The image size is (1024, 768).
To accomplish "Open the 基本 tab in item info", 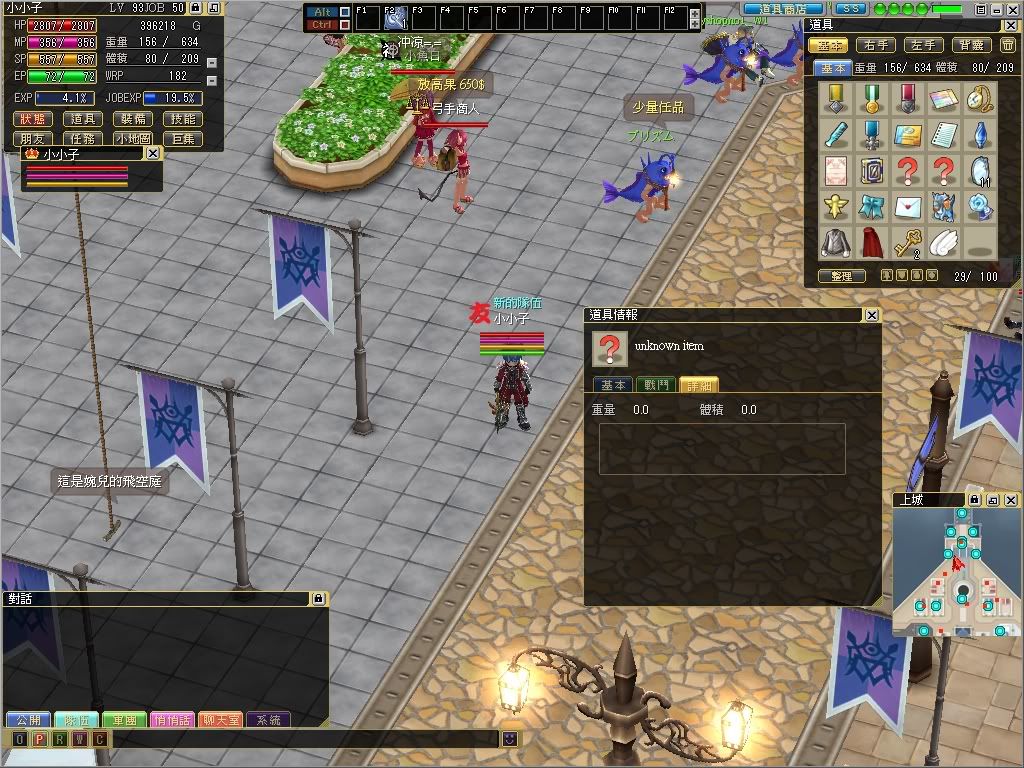I will pyautogui.click(x=612, y=385).
